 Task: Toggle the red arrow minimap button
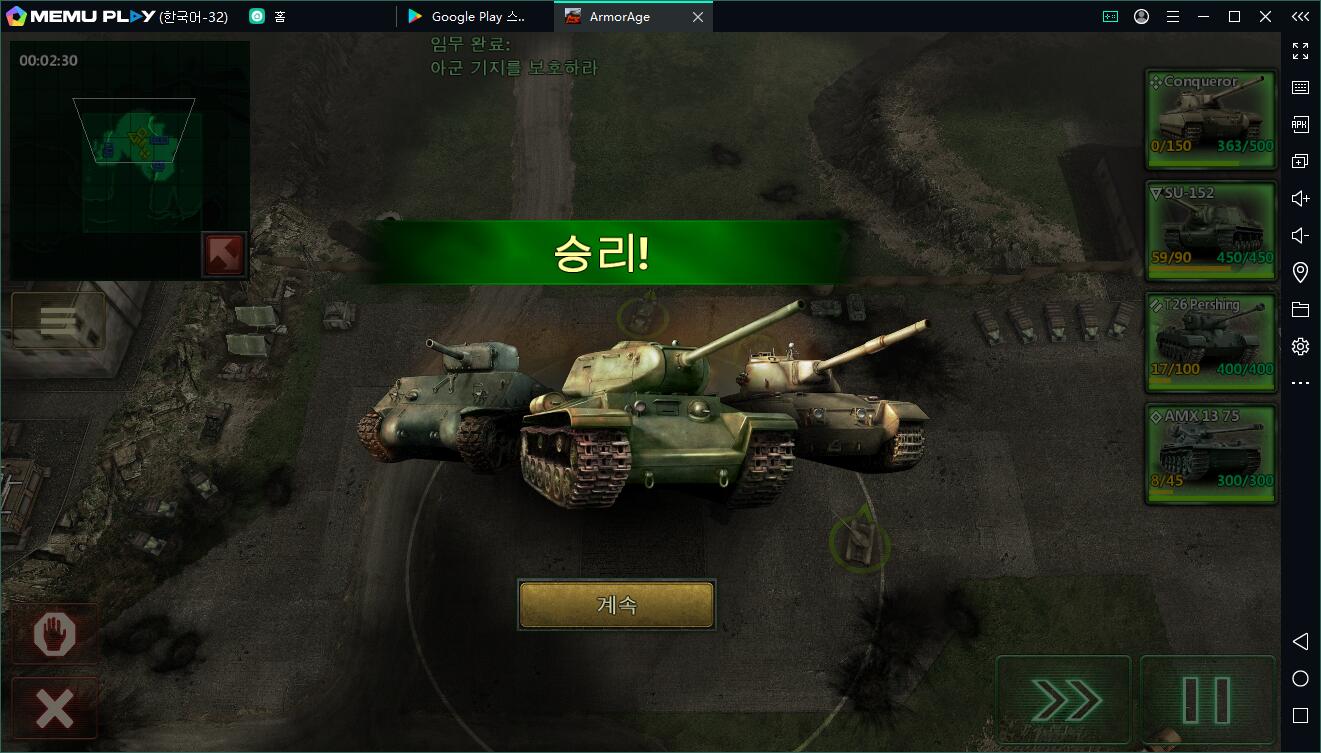coord(224,254)
